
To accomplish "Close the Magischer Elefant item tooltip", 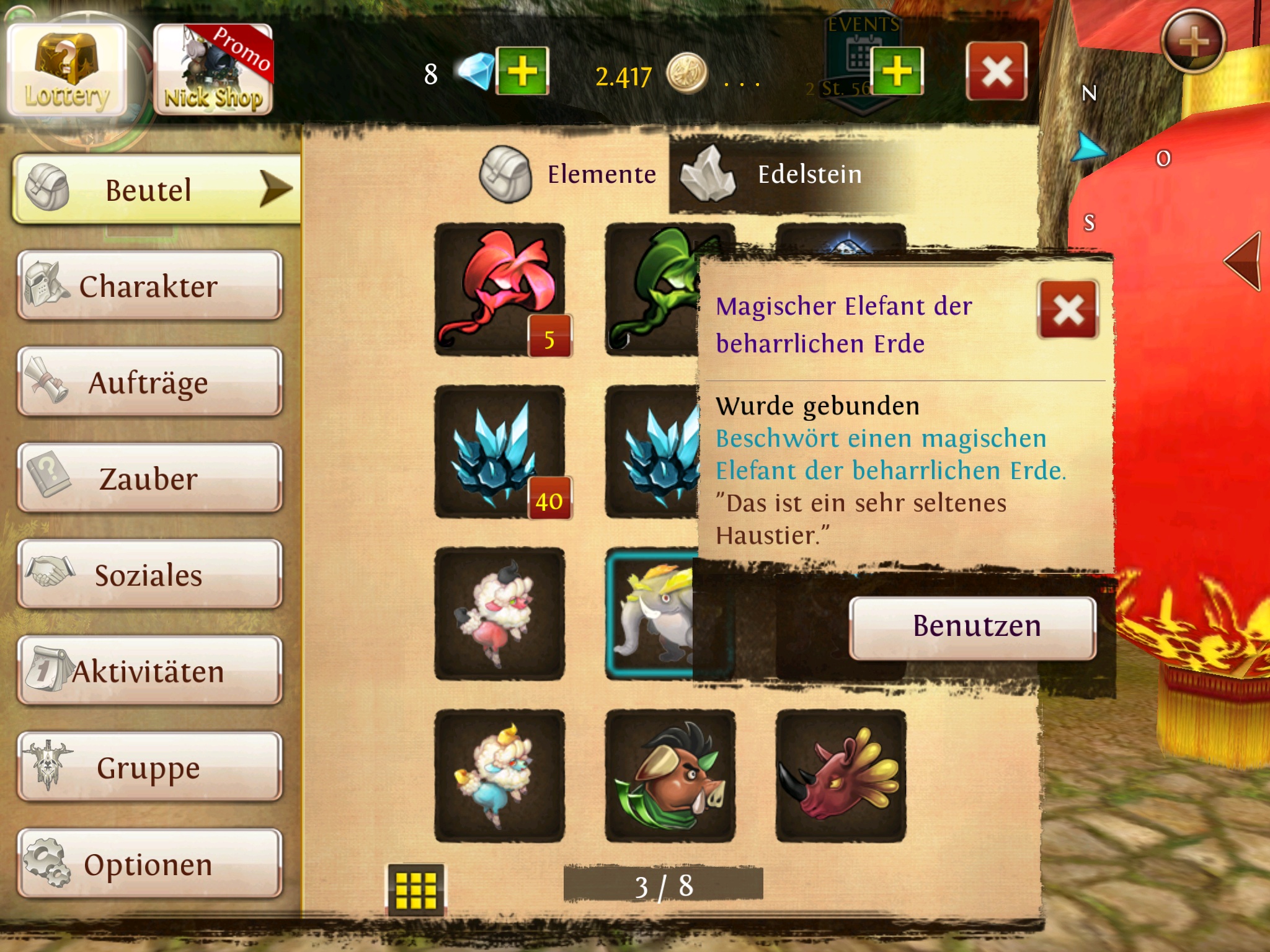I will point(1068,310).
